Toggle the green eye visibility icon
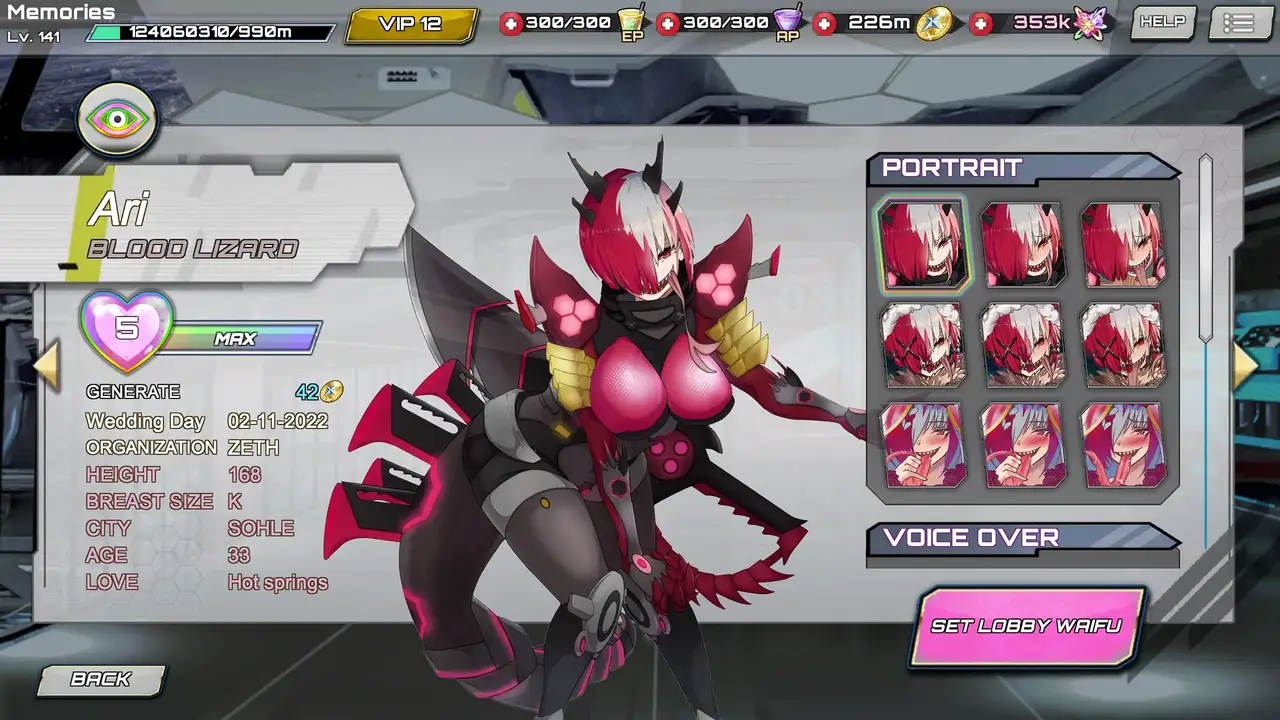The image size is (1280, 720). (x=118, y=120)
